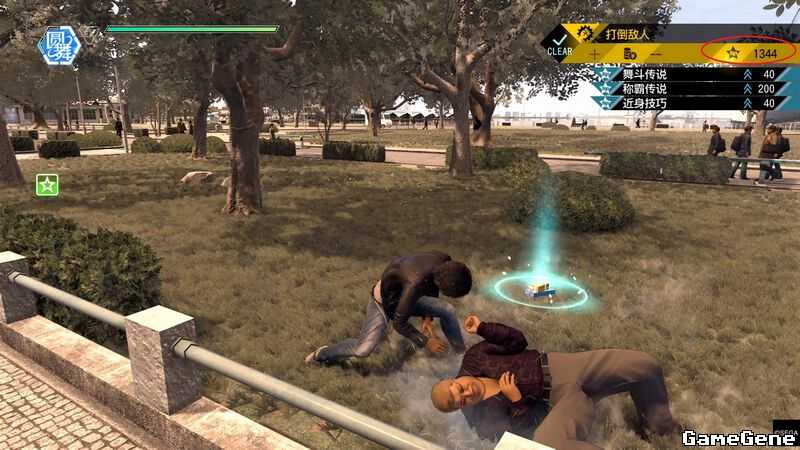Screen dimensions: 800x450
Task: Select the green star badge icon
Action: [47, 184]
